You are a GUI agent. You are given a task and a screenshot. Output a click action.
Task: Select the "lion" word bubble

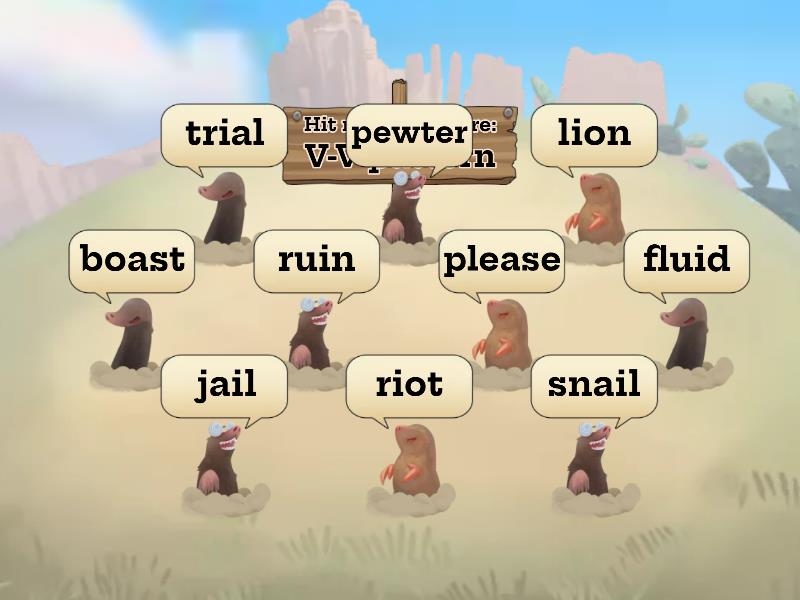[594, 133]
